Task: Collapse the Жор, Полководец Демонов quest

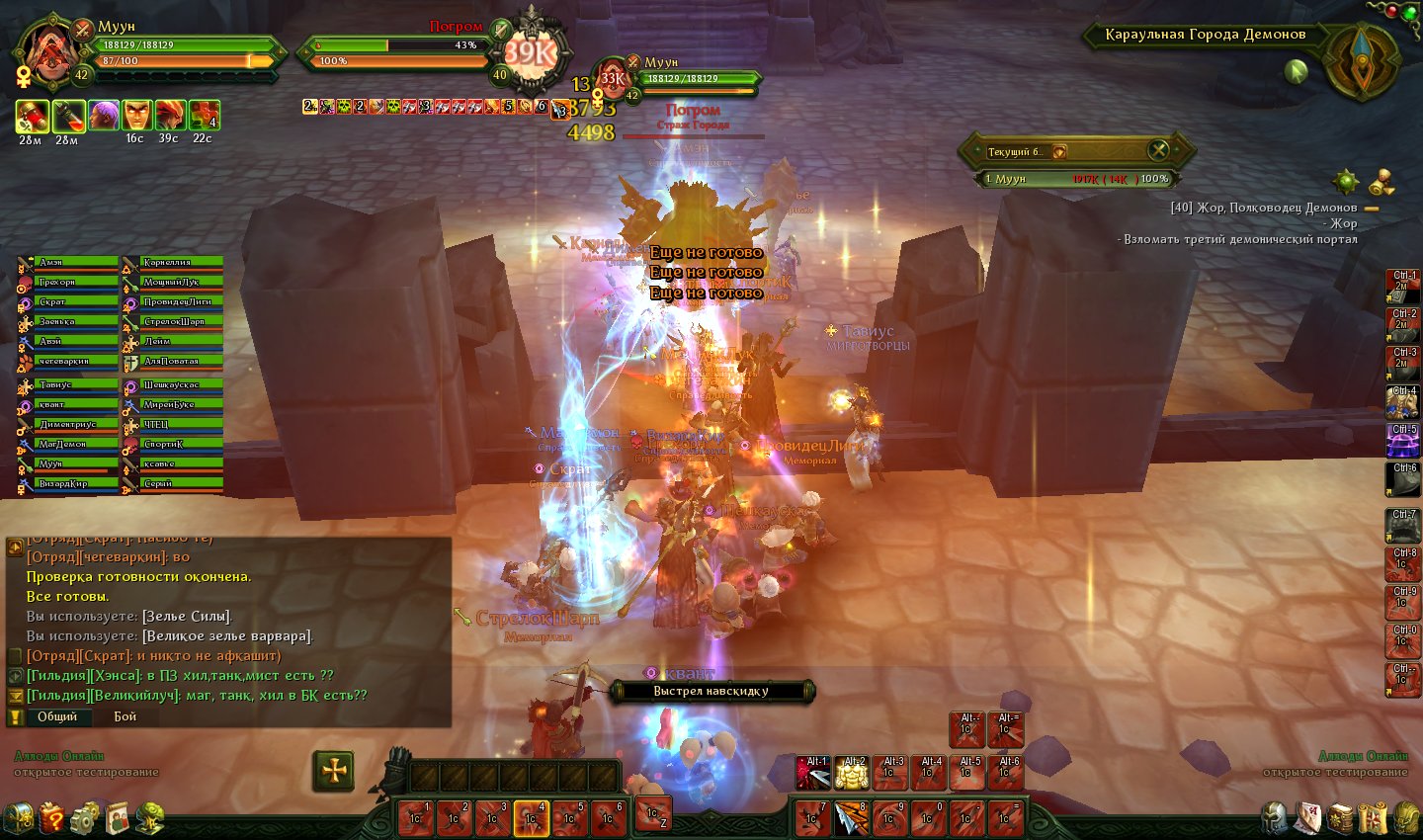Action: [1372, 209]
